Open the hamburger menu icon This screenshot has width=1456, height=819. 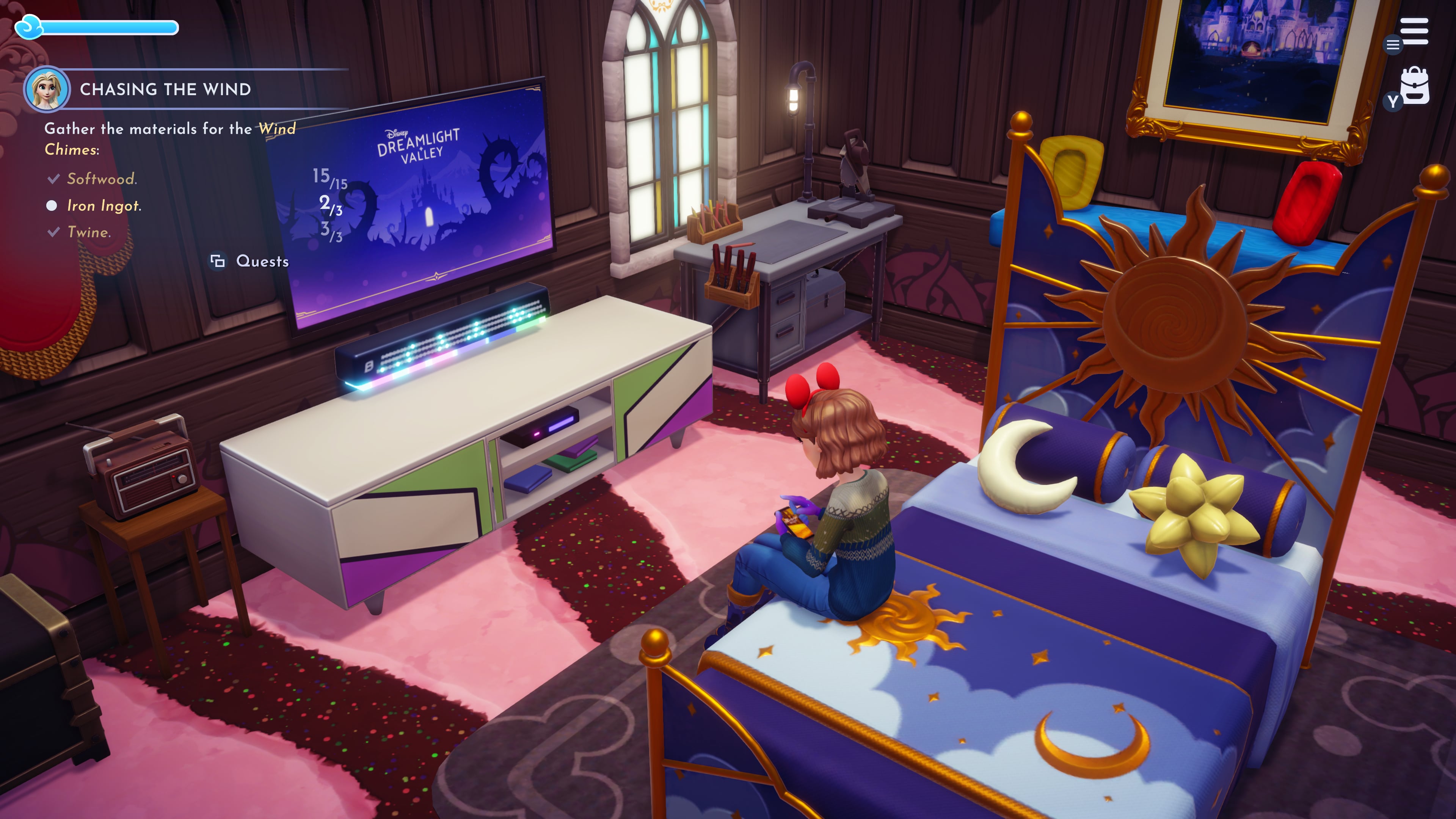[1414, 31]
